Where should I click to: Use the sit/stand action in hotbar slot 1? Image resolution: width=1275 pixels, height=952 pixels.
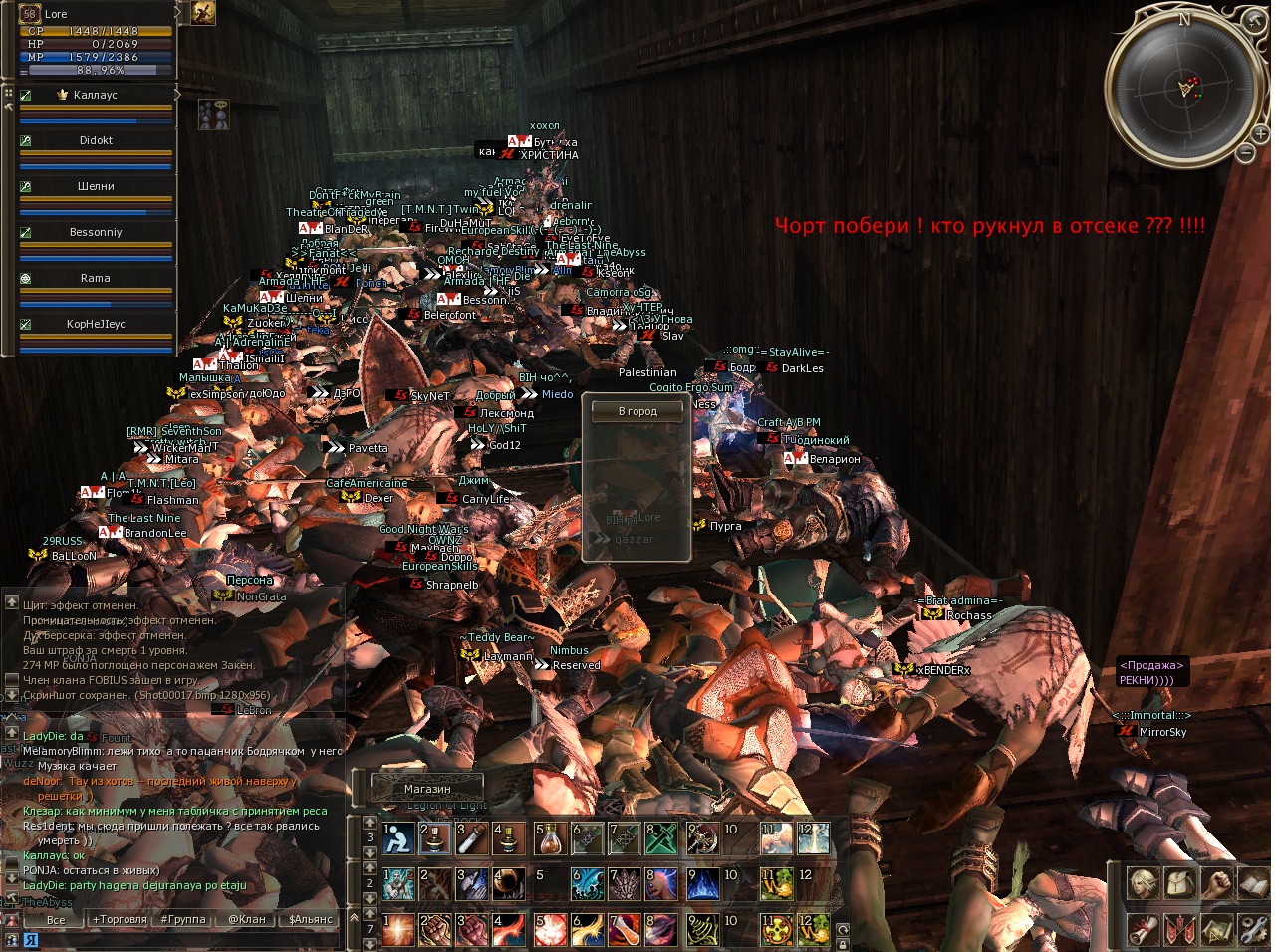pyautogui.click(x=399, y=839)
